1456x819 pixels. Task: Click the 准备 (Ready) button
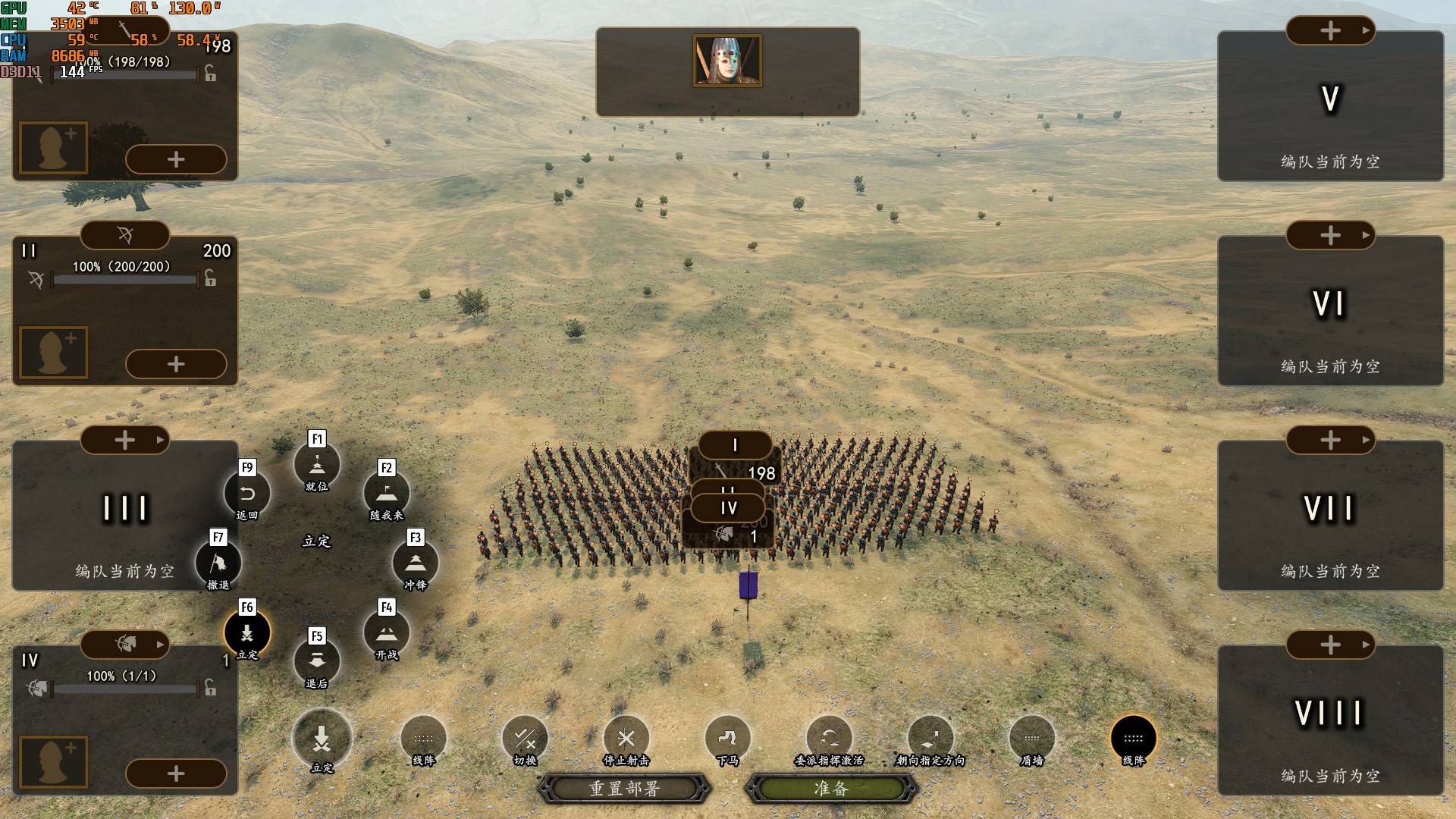[831, 789]
